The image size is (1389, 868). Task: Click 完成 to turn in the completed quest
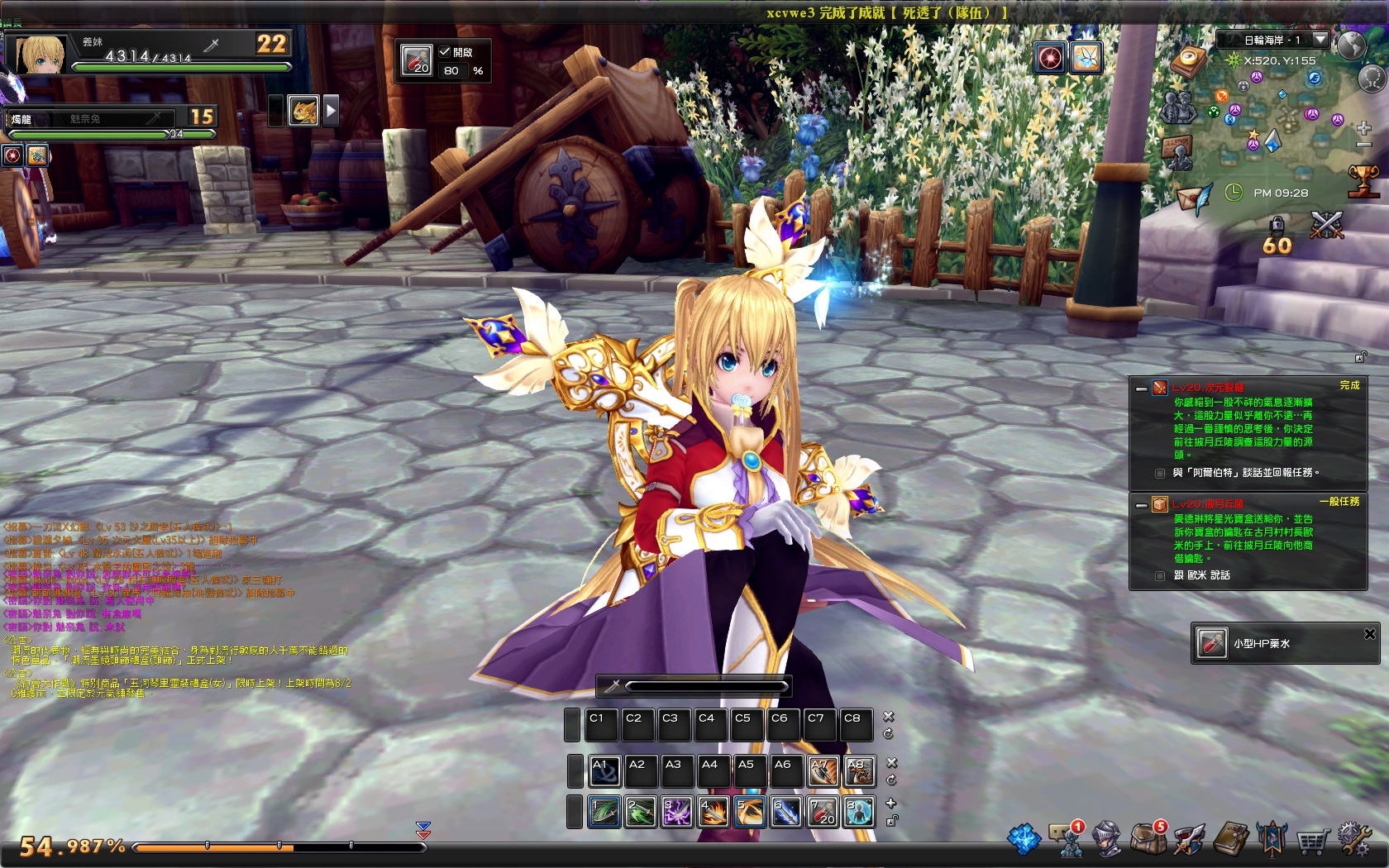pyautogui.click(x=1348, y=385)
